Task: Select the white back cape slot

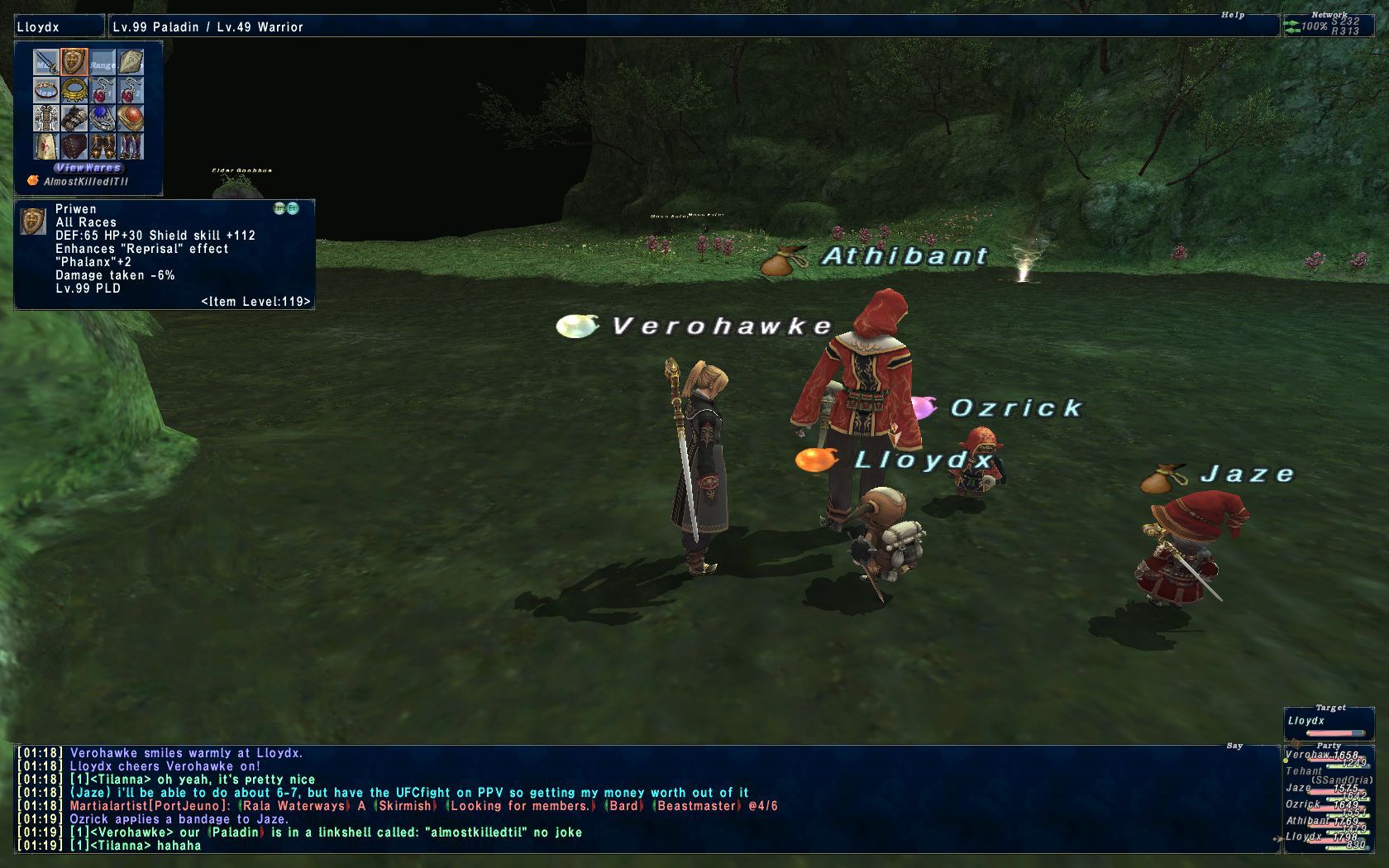Action: (46, 146)
